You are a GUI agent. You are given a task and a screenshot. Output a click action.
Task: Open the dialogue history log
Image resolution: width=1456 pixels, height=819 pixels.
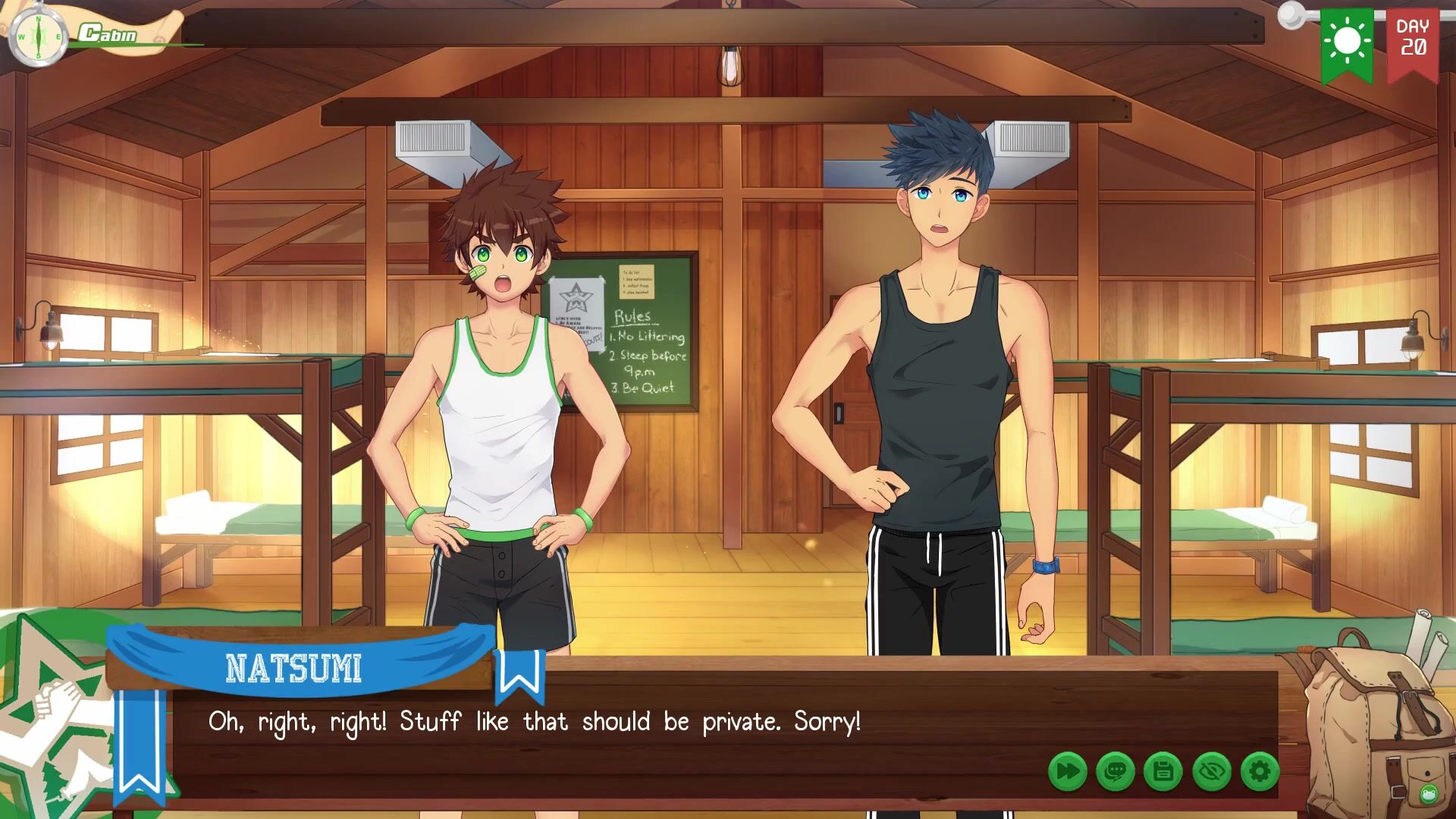(x=1115, y=772)
